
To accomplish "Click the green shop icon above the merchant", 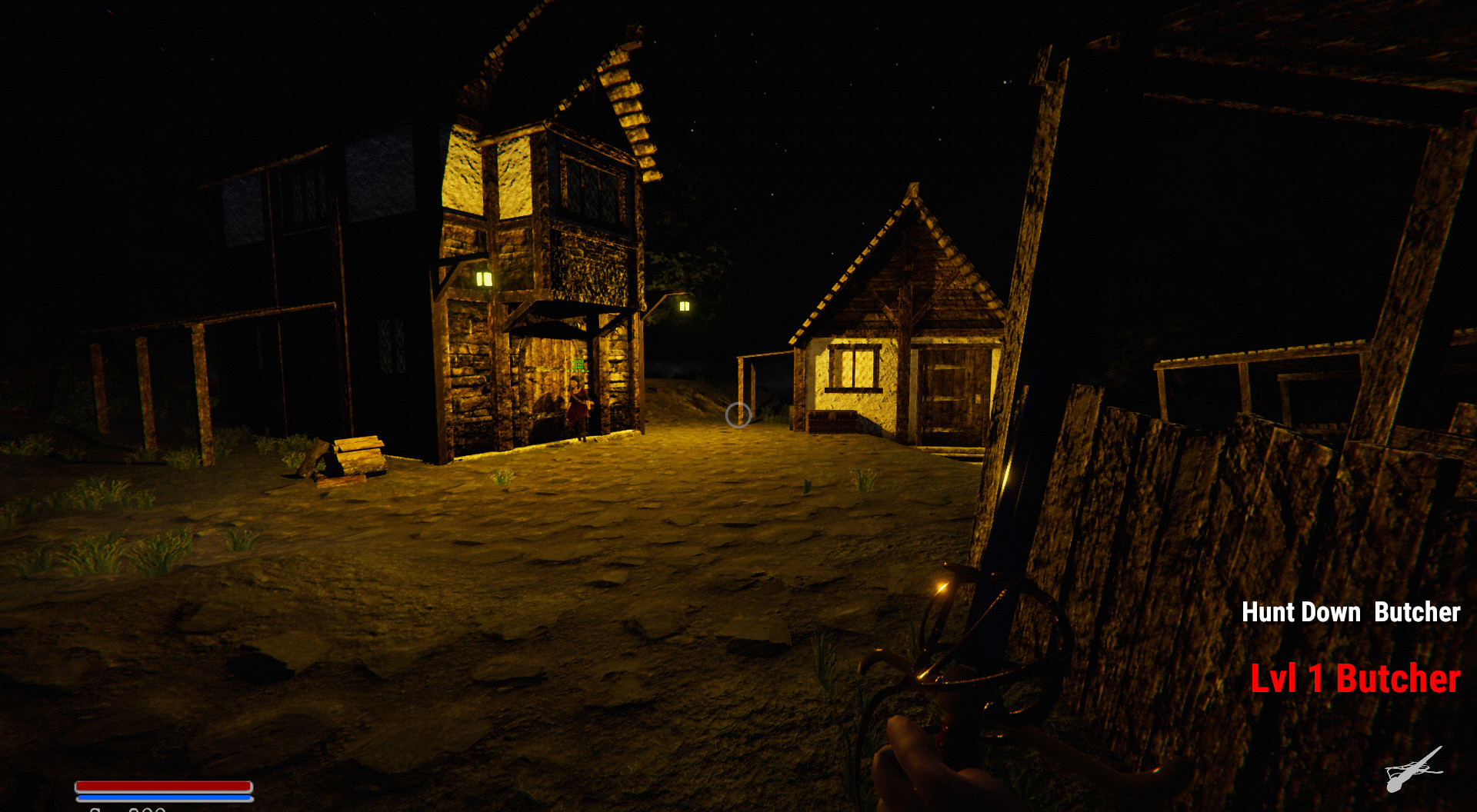I will click(578, 362).
